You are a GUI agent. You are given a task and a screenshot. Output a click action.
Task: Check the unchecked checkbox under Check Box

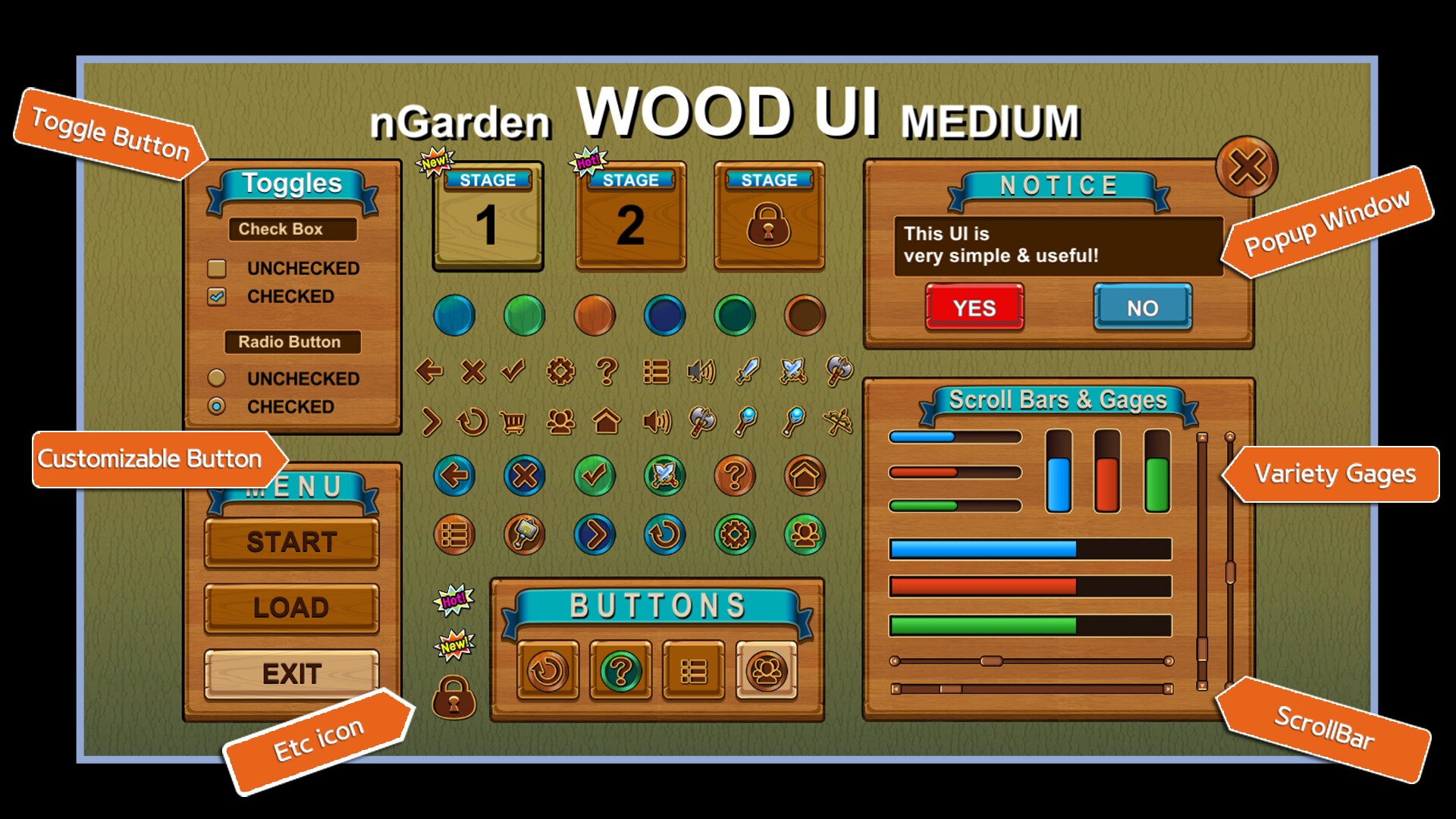click(217, 268)
